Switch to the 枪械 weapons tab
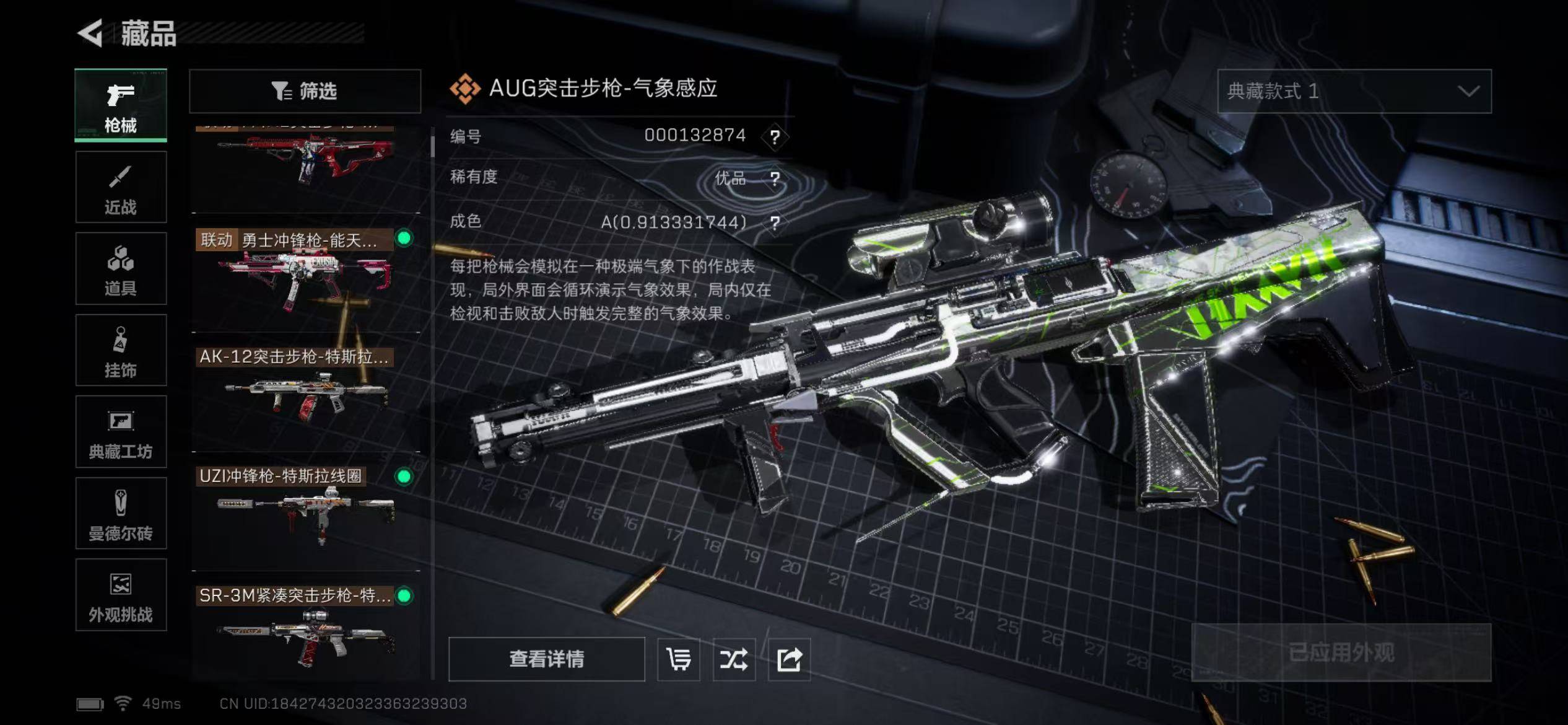The image size is (1568, 725). [121, 105]
